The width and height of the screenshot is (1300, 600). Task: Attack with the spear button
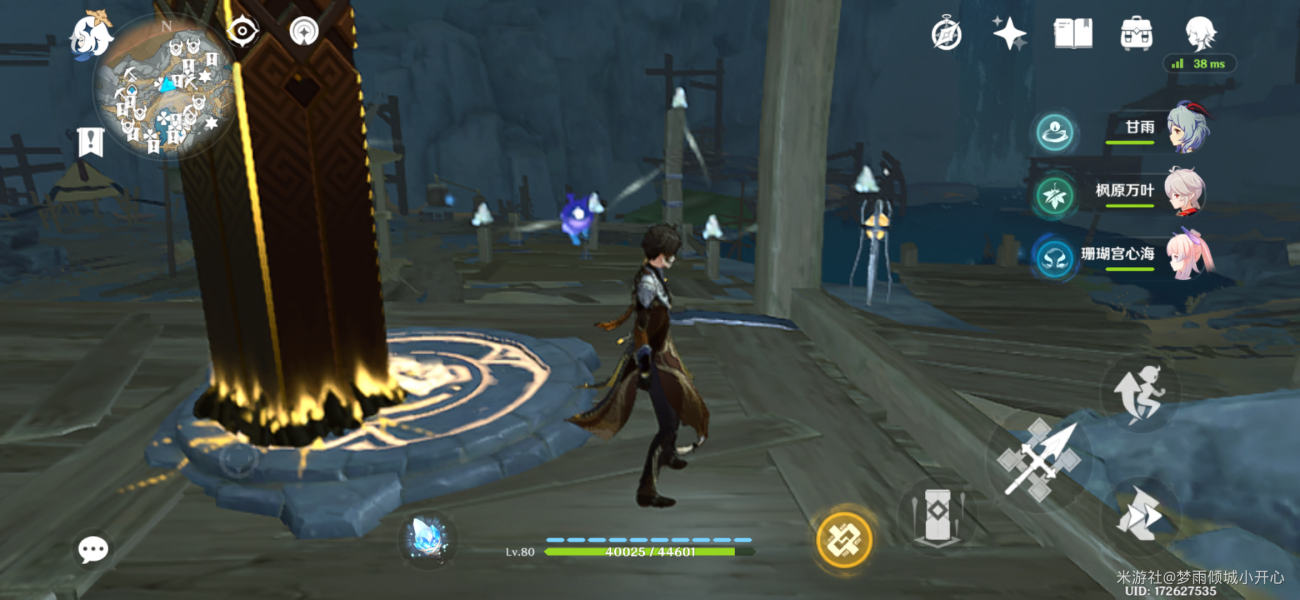pyautogui.click(x=1038, y=460)
